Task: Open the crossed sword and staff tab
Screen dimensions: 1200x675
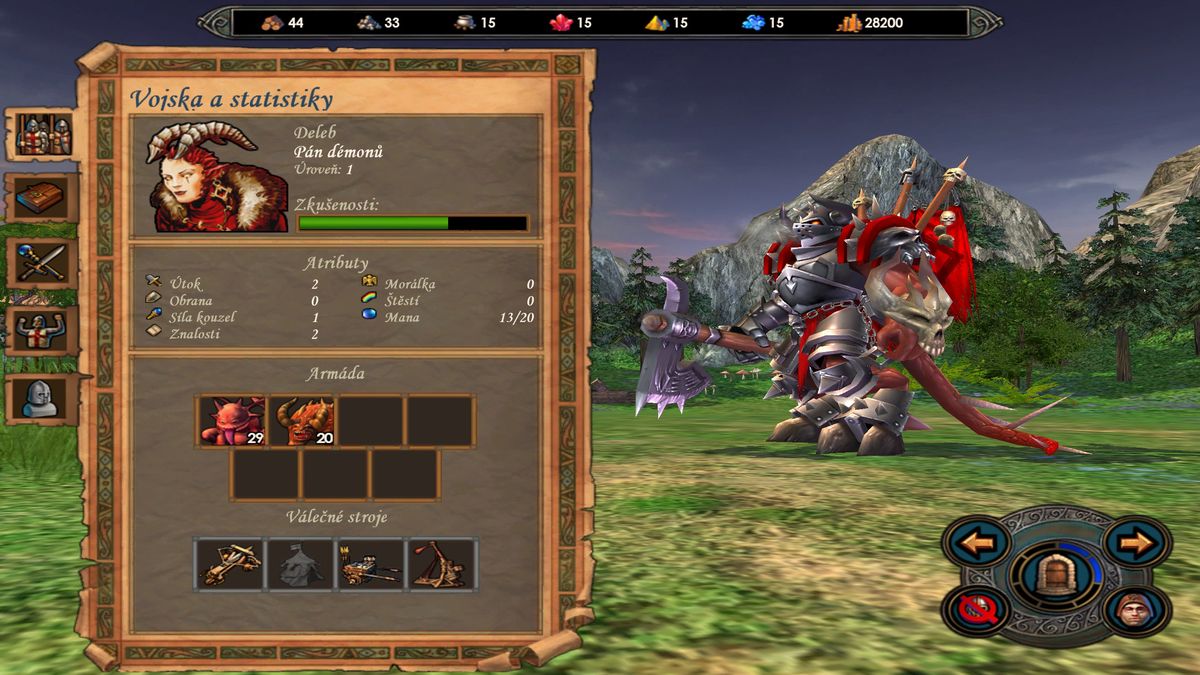Action: (x=44, y=262)
